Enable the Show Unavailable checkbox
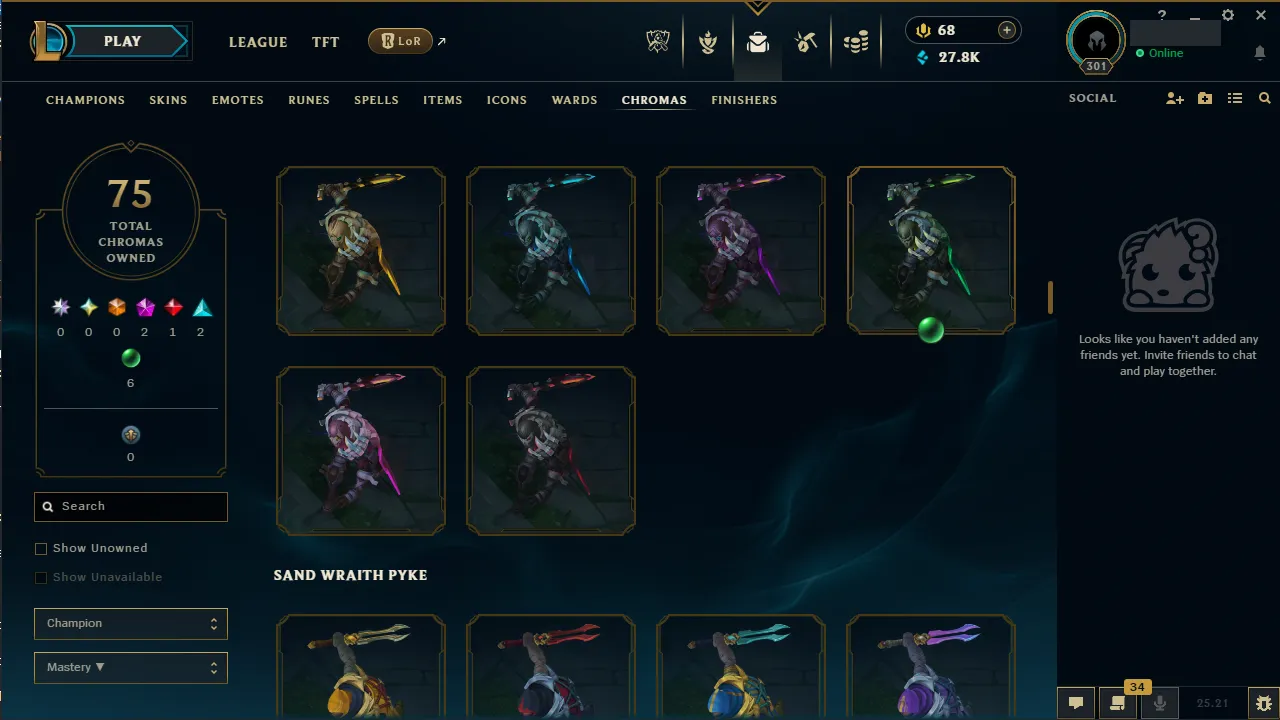Screen dimensions: 1280x720 point(41,577)
